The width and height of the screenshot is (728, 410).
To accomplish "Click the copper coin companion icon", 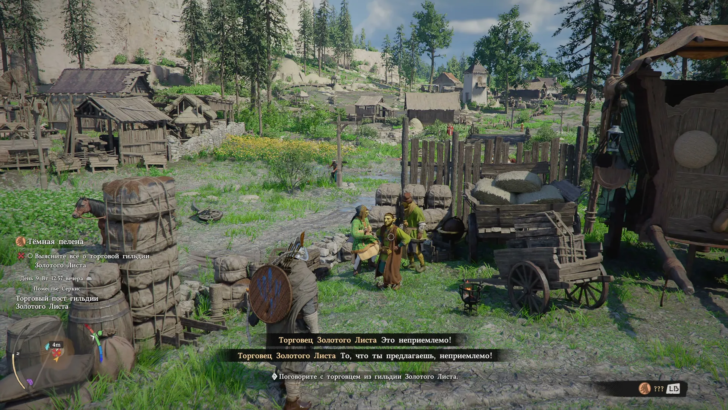I will click(644, 388).
